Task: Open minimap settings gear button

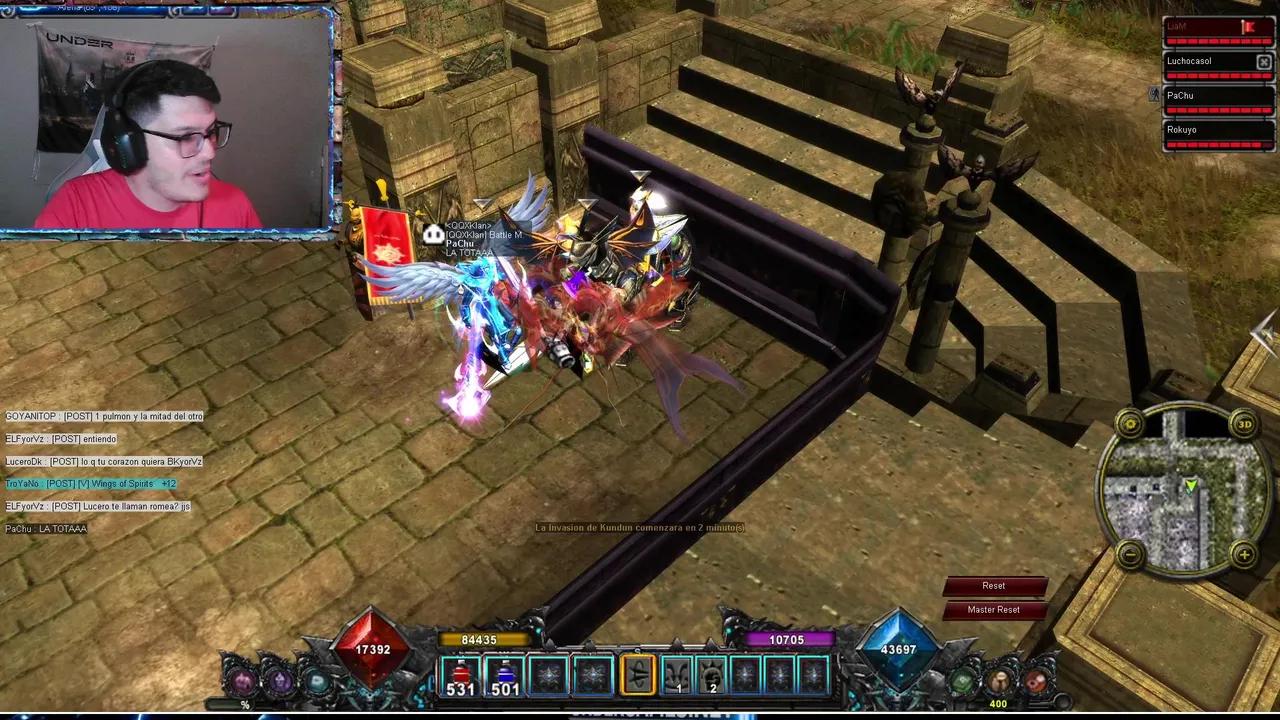Action: (1130, 423)
